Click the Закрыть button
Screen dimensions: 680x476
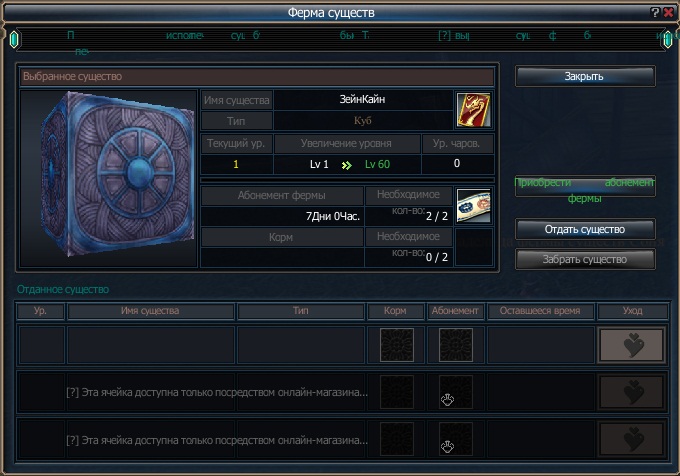(x=585, y=77)
